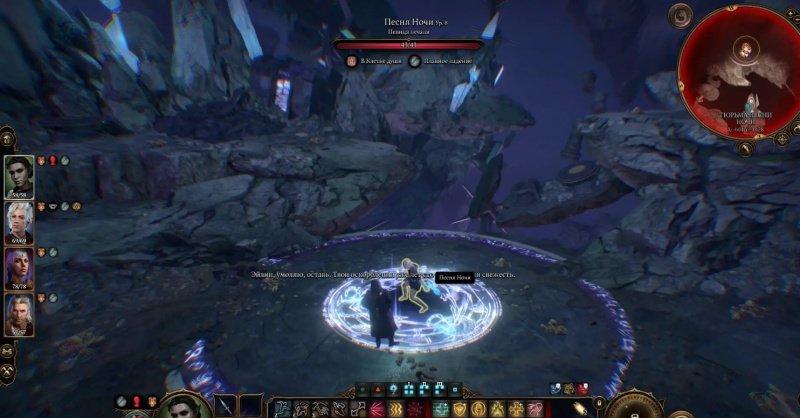Click the "Плавное падение" status icon
The image size is (800, 418).
(414, 61)
